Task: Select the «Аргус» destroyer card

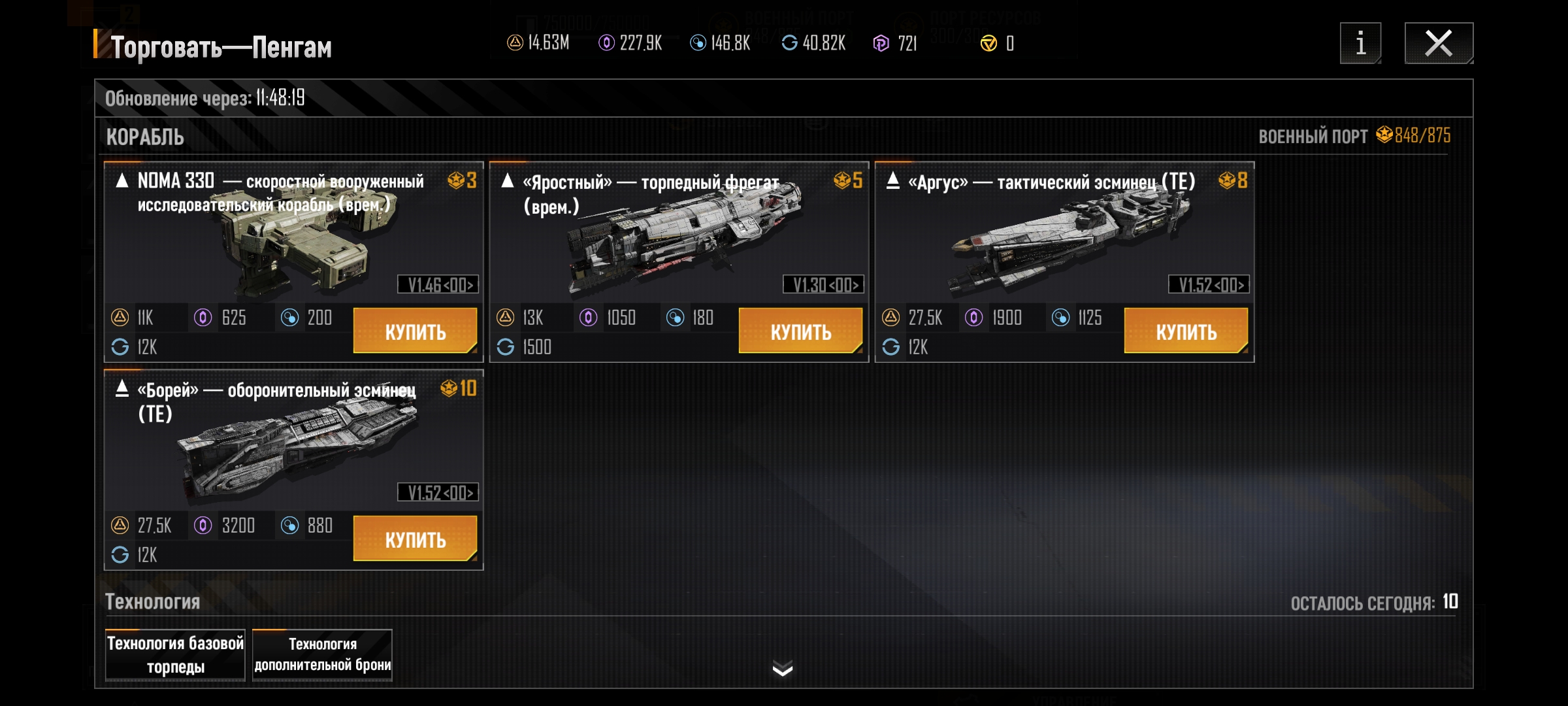Action: (x=1064, y=235)
